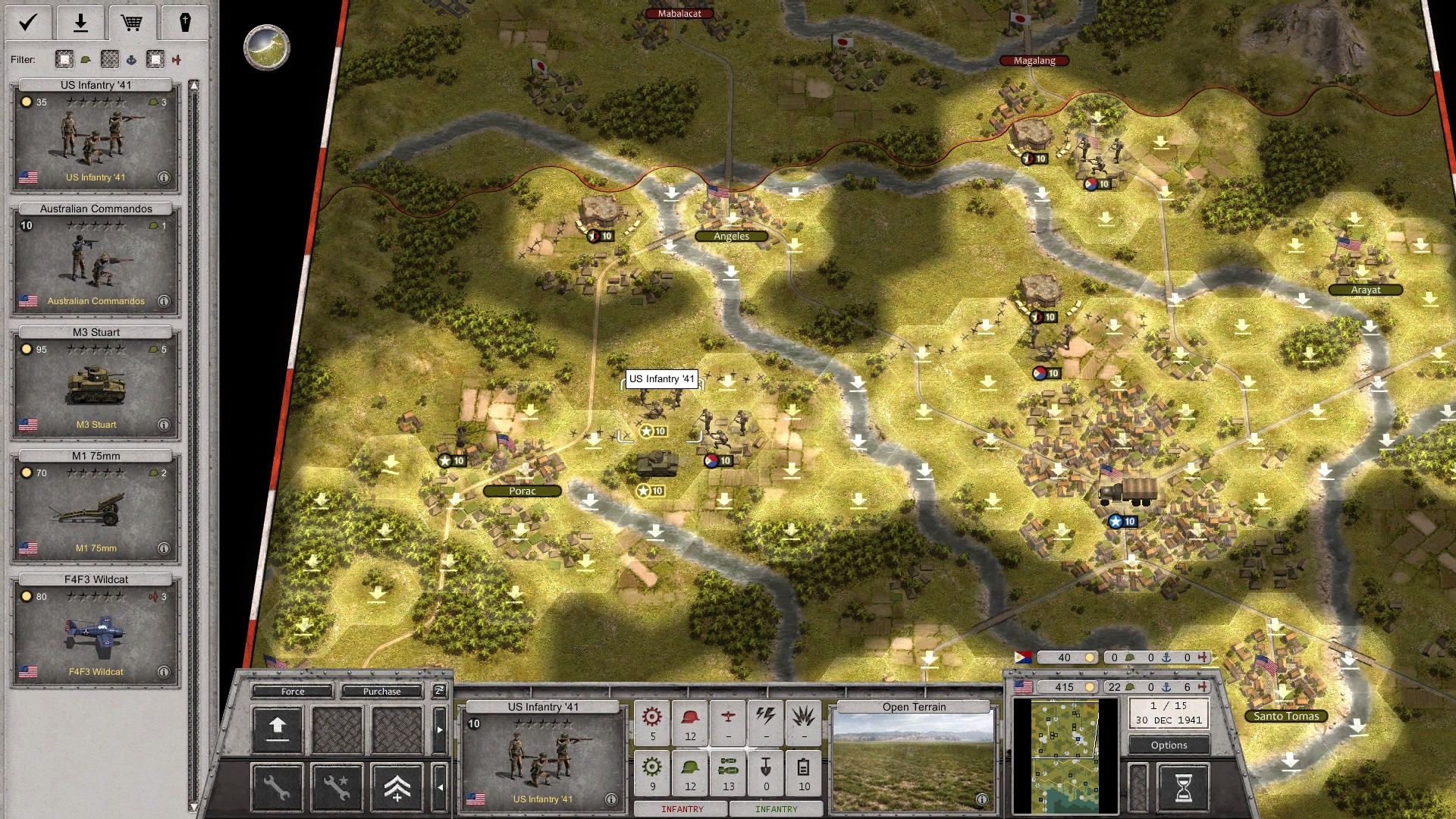
Task: Open the coffin casualties tab
Action: pyautogui.click(x=184, y=23)
